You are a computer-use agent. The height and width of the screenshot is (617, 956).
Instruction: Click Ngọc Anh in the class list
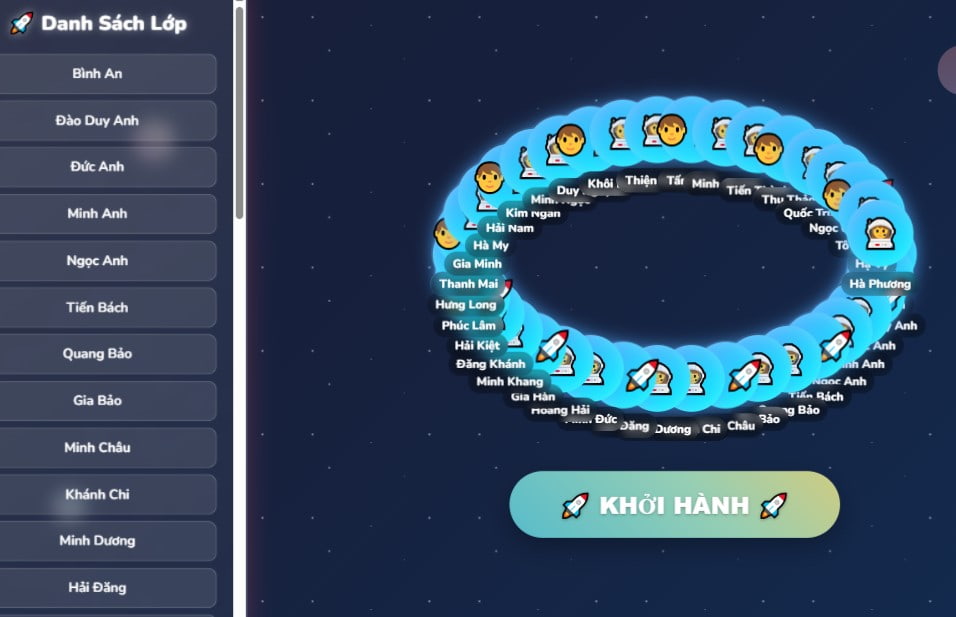(x=98, y=261)
